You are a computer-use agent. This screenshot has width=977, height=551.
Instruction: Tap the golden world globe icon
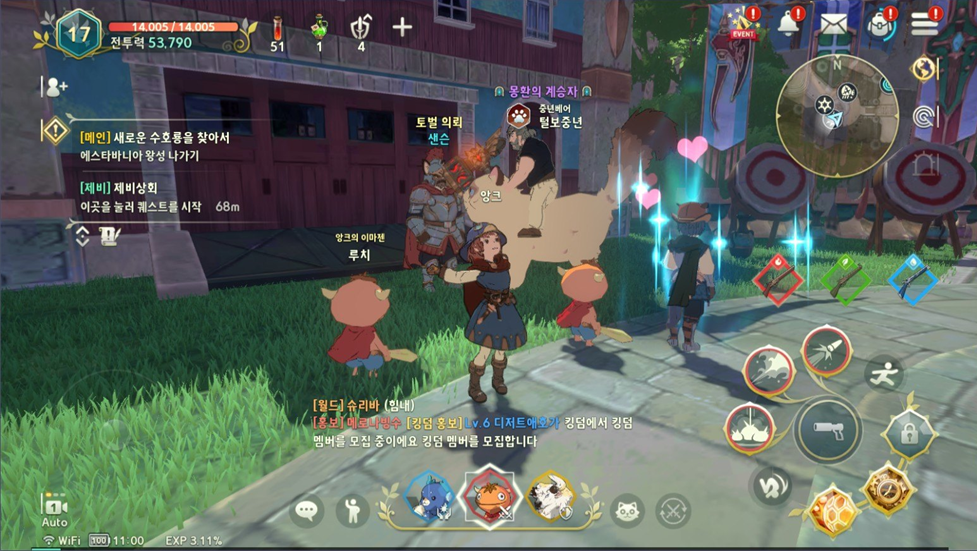925,69
